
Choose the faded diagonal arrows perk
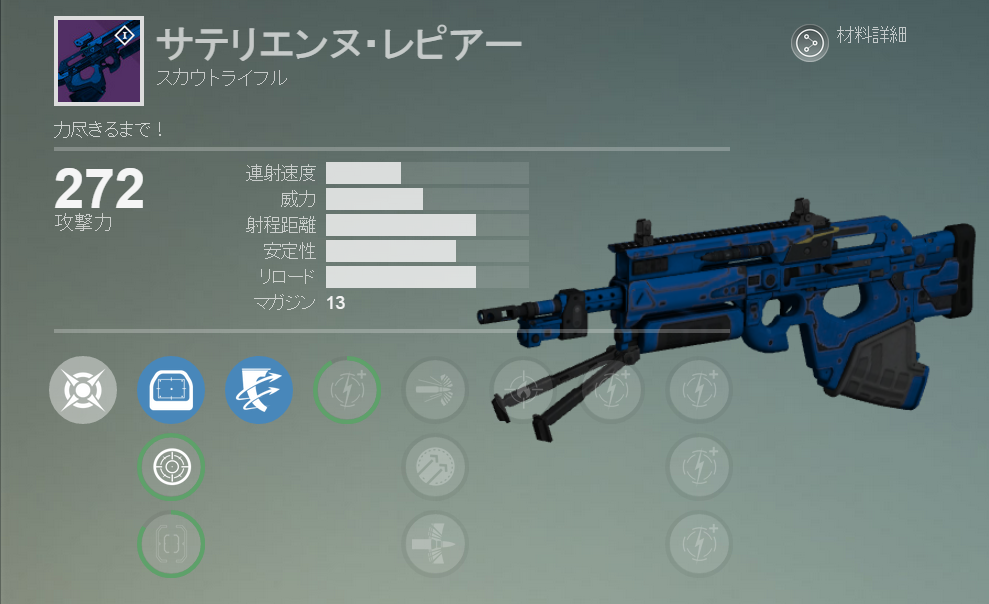[x=435, y=467]
